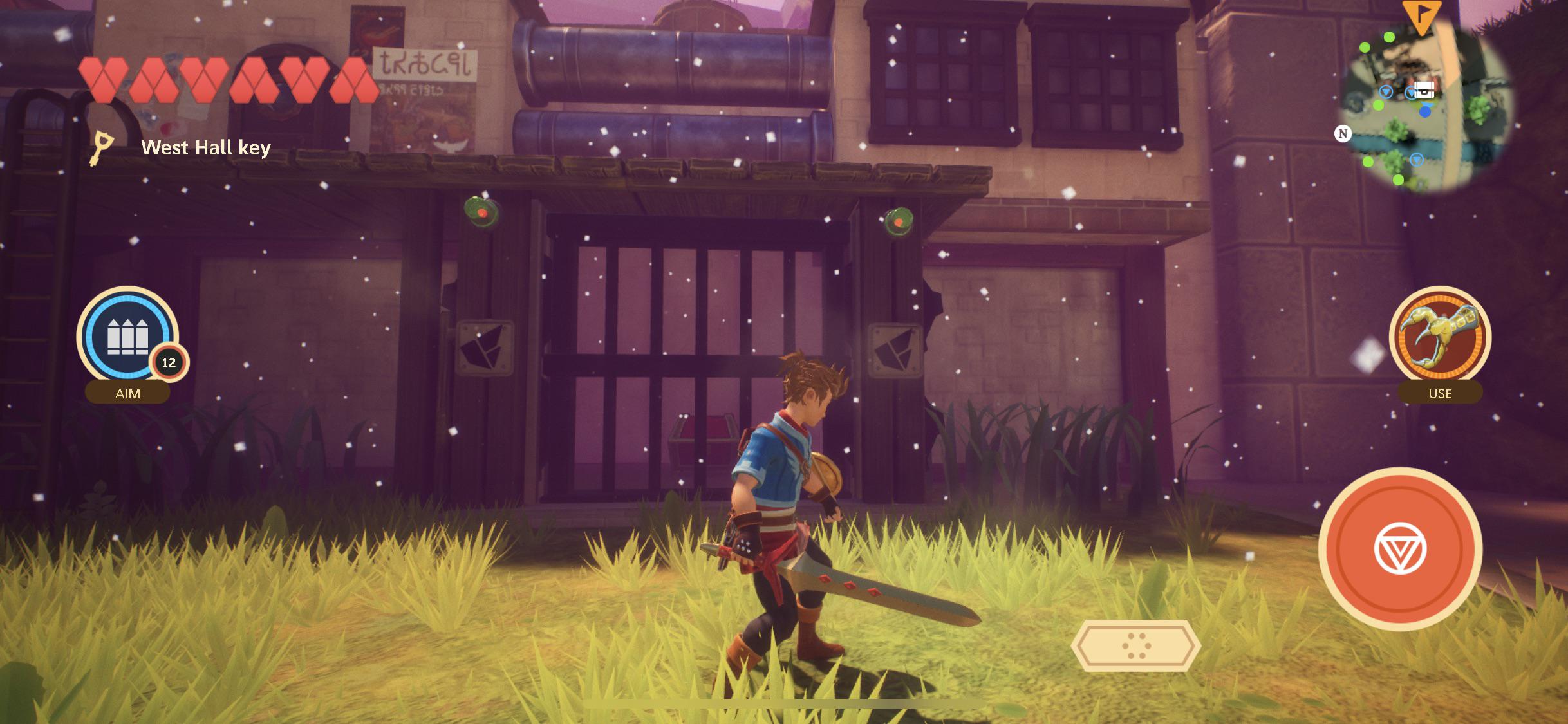The image size is (1568, 724).
Task: Tap the AIM arrows button
Action: pos(127,337)
